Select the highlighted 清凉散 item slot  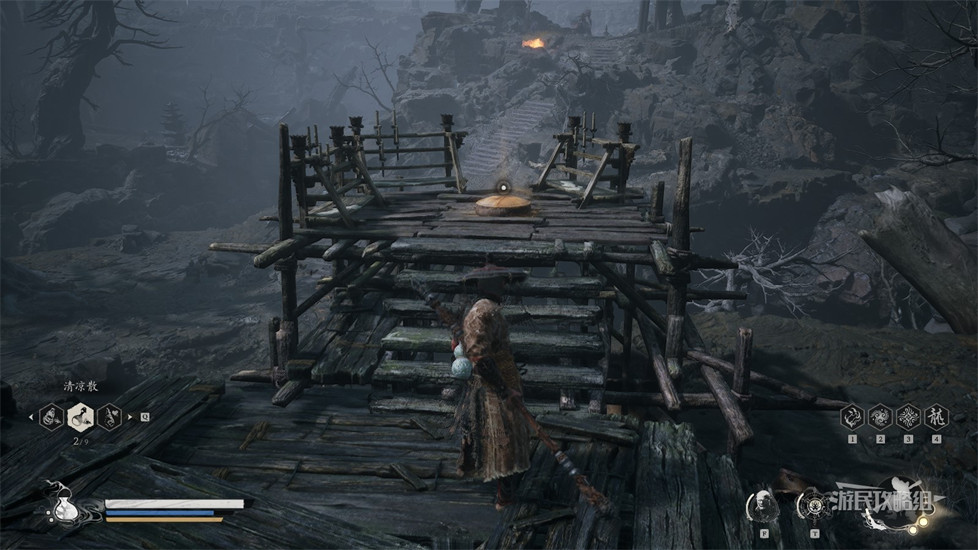[x=80, y=415]
